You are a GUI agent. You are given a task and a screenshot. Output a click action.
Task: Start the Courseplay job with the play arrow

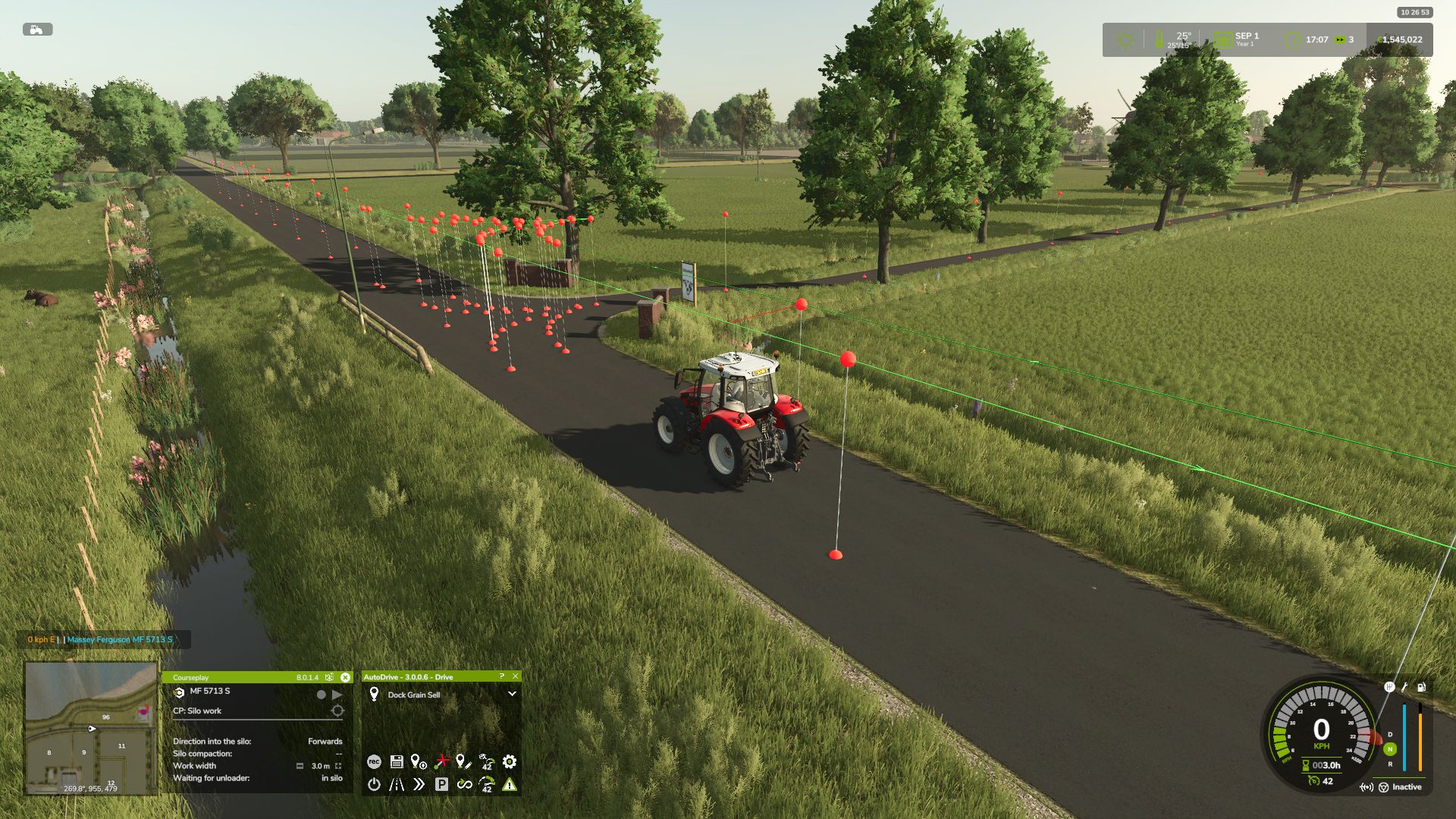pos(337,694)
